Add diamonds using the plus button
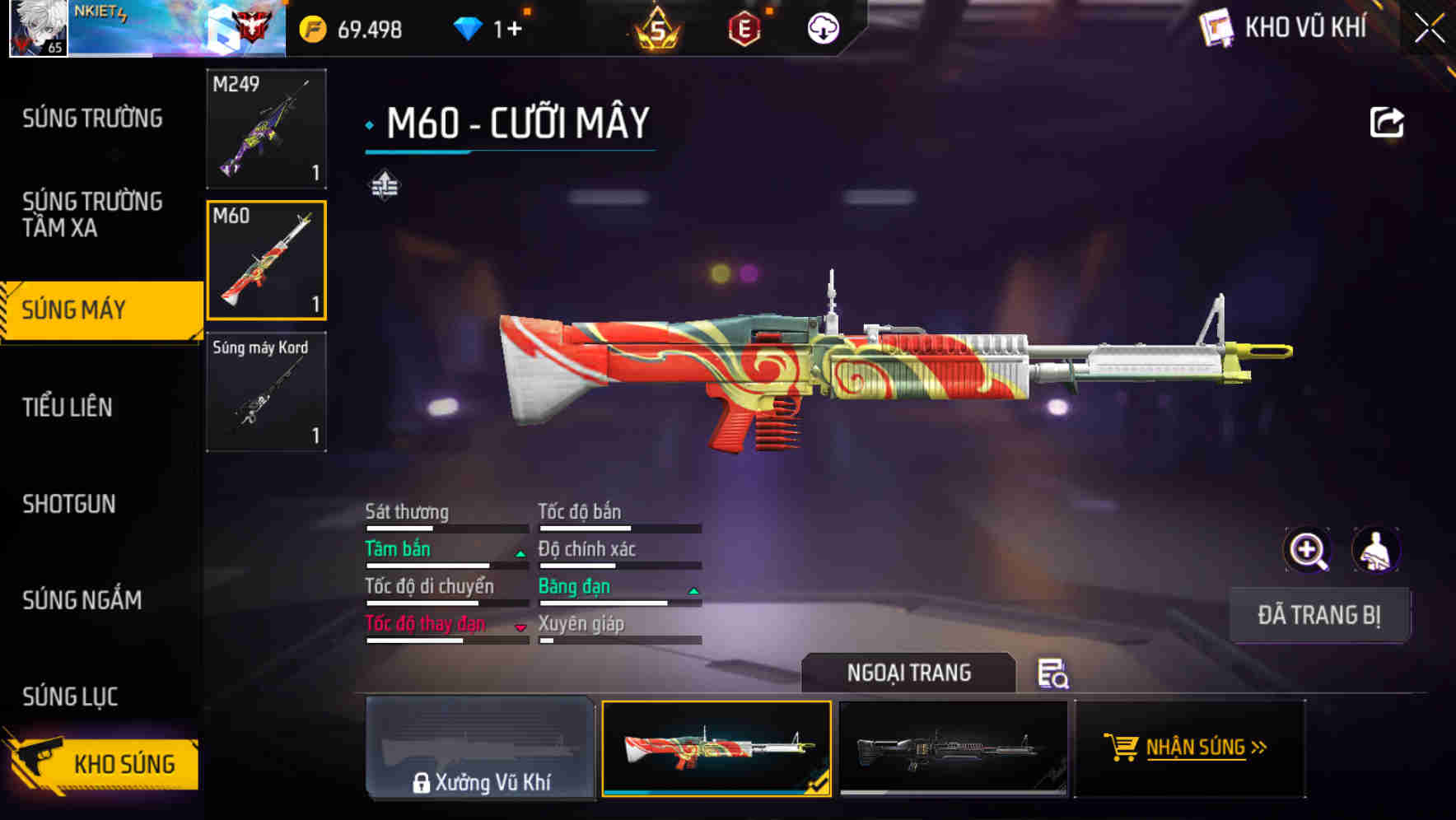 click(x=514, y=30)
